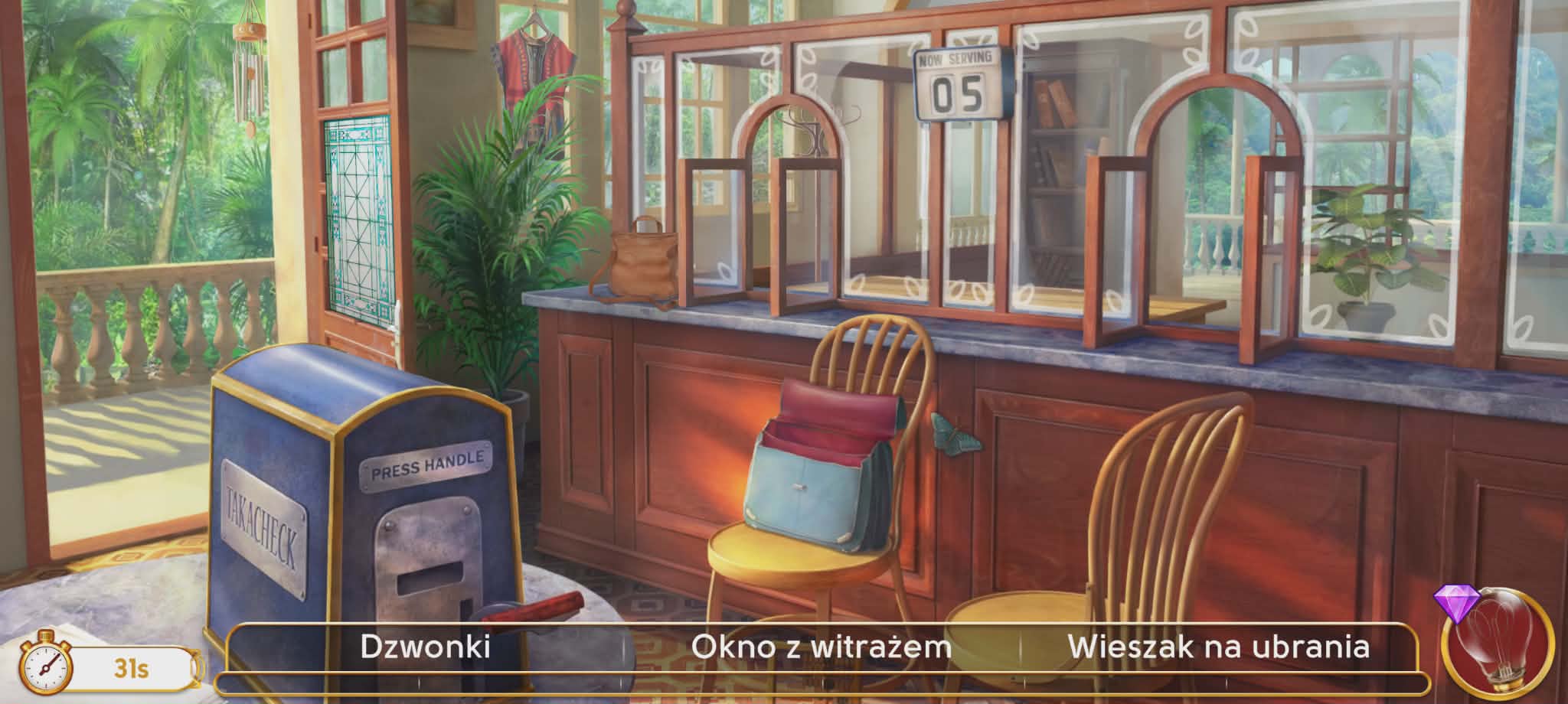
Task: Choose the Wieszak na ubrania list entry
Action: click(x=1218, y=647)
